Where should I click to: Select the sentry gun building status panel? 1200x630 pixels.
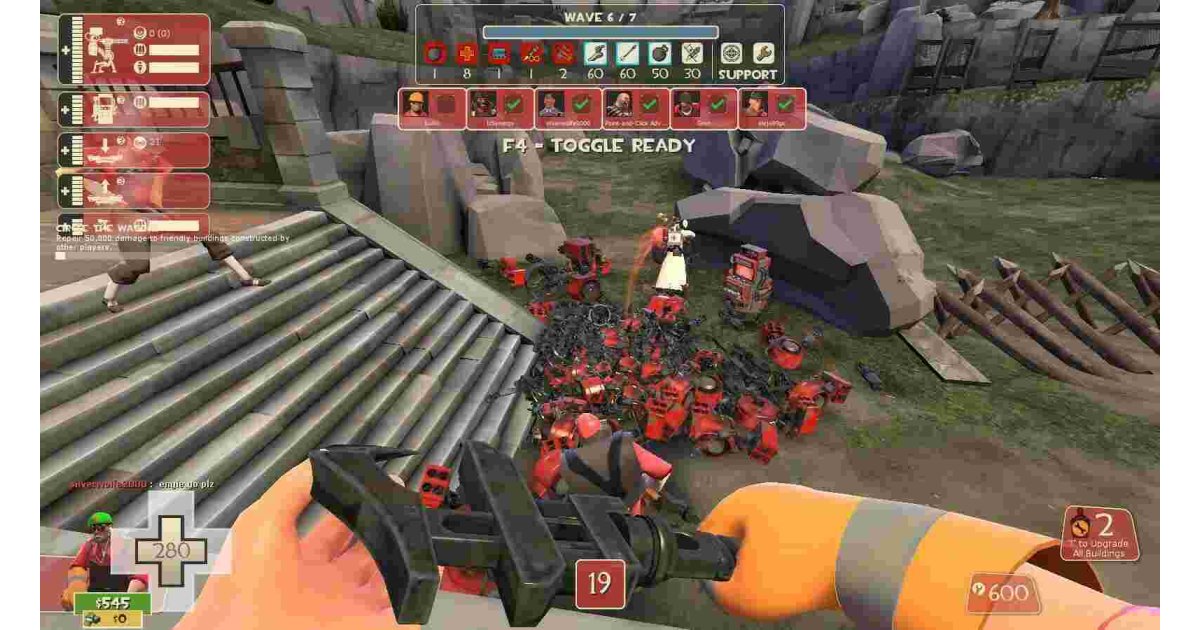pos(133,49)
